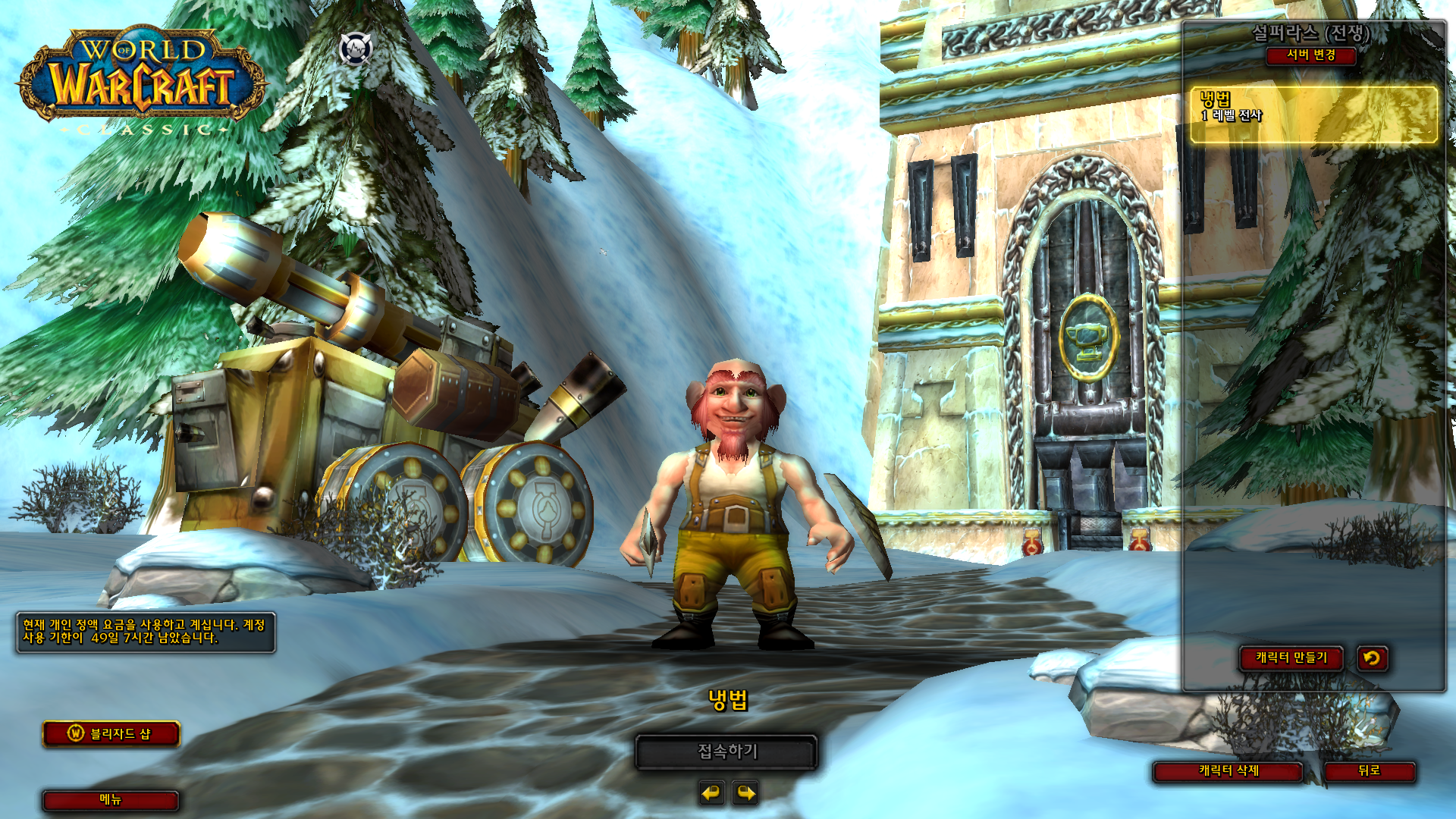Go back with the 뒤로 button
The width and height of the screenshot is (1456, 819).
(x=1369, y=771)
